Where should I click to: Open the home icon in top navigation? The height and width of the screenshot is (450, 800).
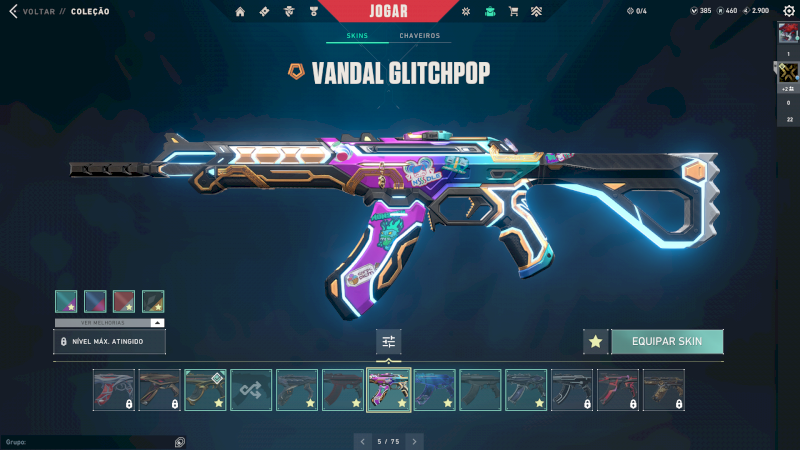(x=240, y=11)
